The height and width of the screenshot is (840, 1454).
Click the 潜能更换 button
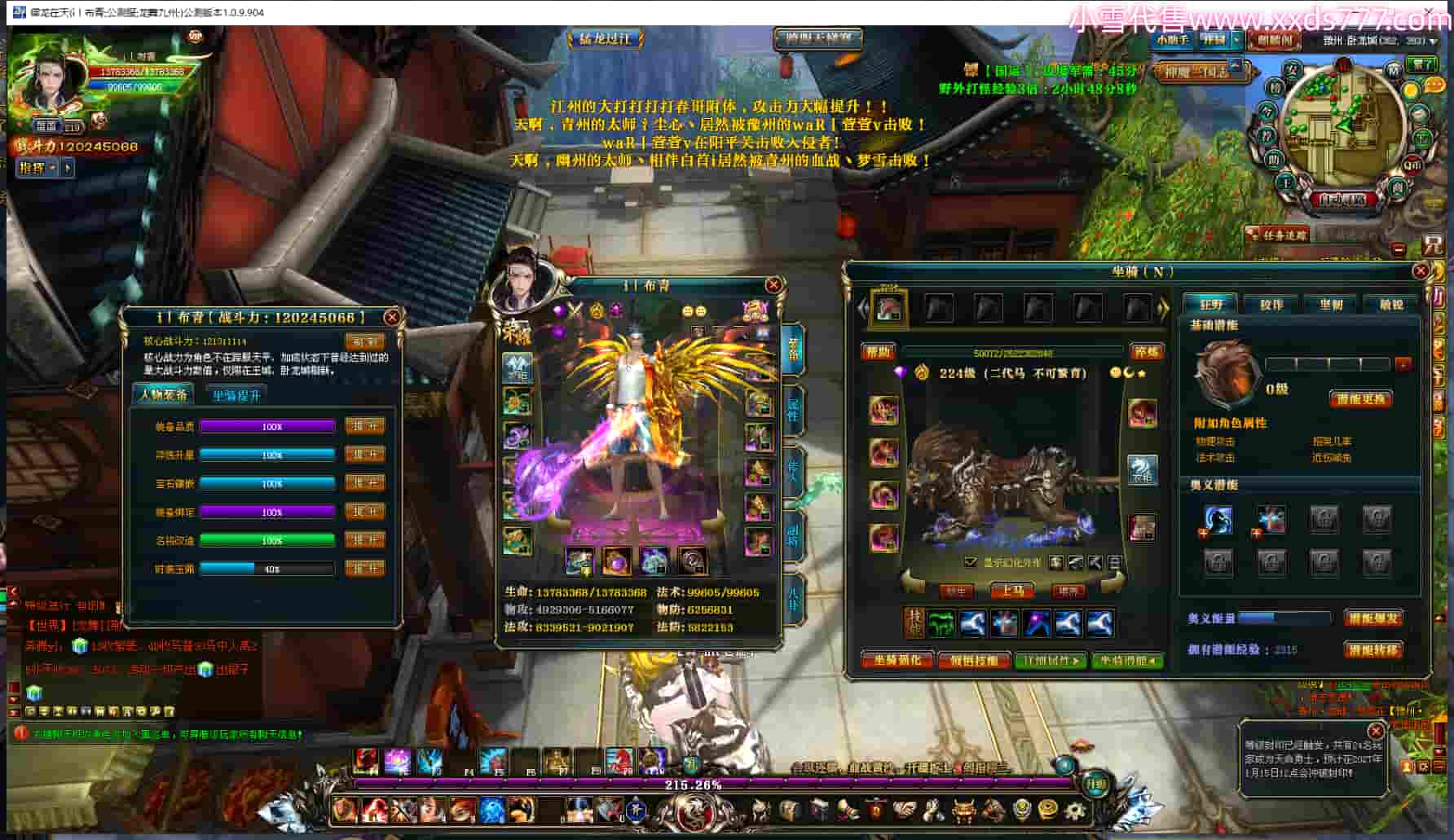pyautogui.click(x=1360, y=398)
